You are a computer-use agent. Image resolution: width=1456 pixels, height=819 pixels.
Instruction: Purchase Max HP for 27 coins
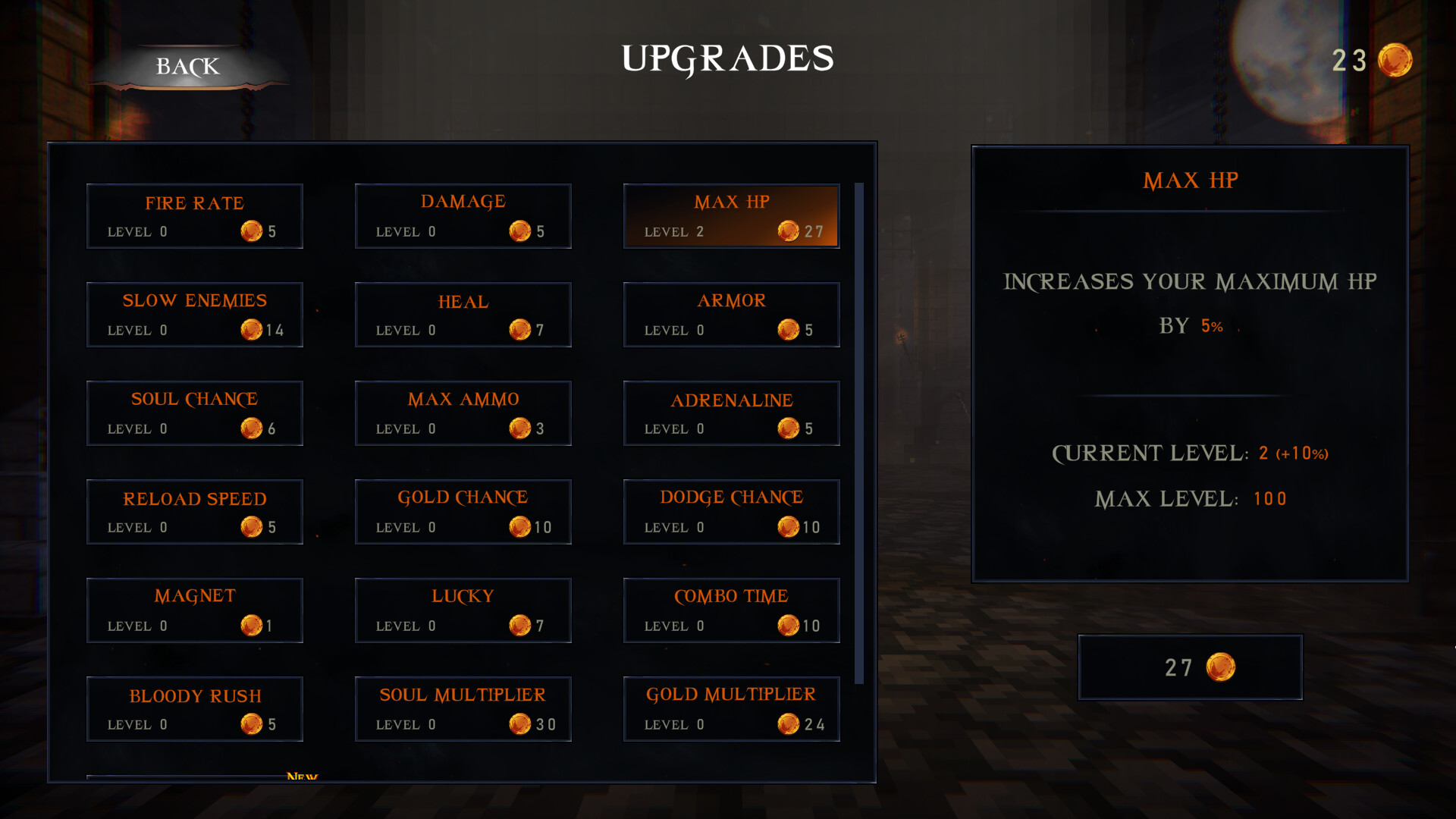pos(1191,667)
